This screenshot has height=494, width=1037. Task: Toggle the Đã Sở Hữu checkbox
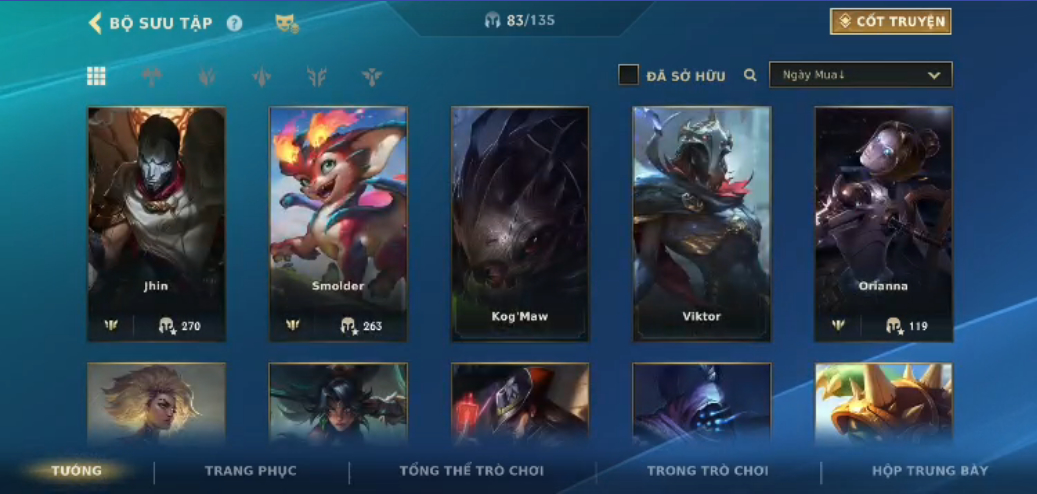coord(628,75)
